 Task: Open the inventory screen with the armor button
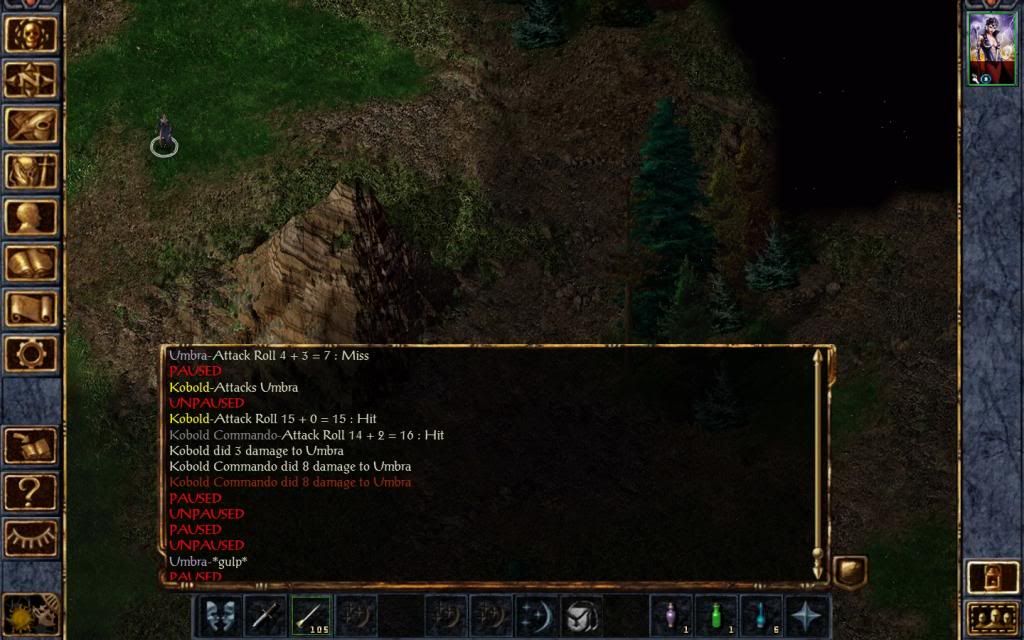pyautogui.click(x=31, y=171)
